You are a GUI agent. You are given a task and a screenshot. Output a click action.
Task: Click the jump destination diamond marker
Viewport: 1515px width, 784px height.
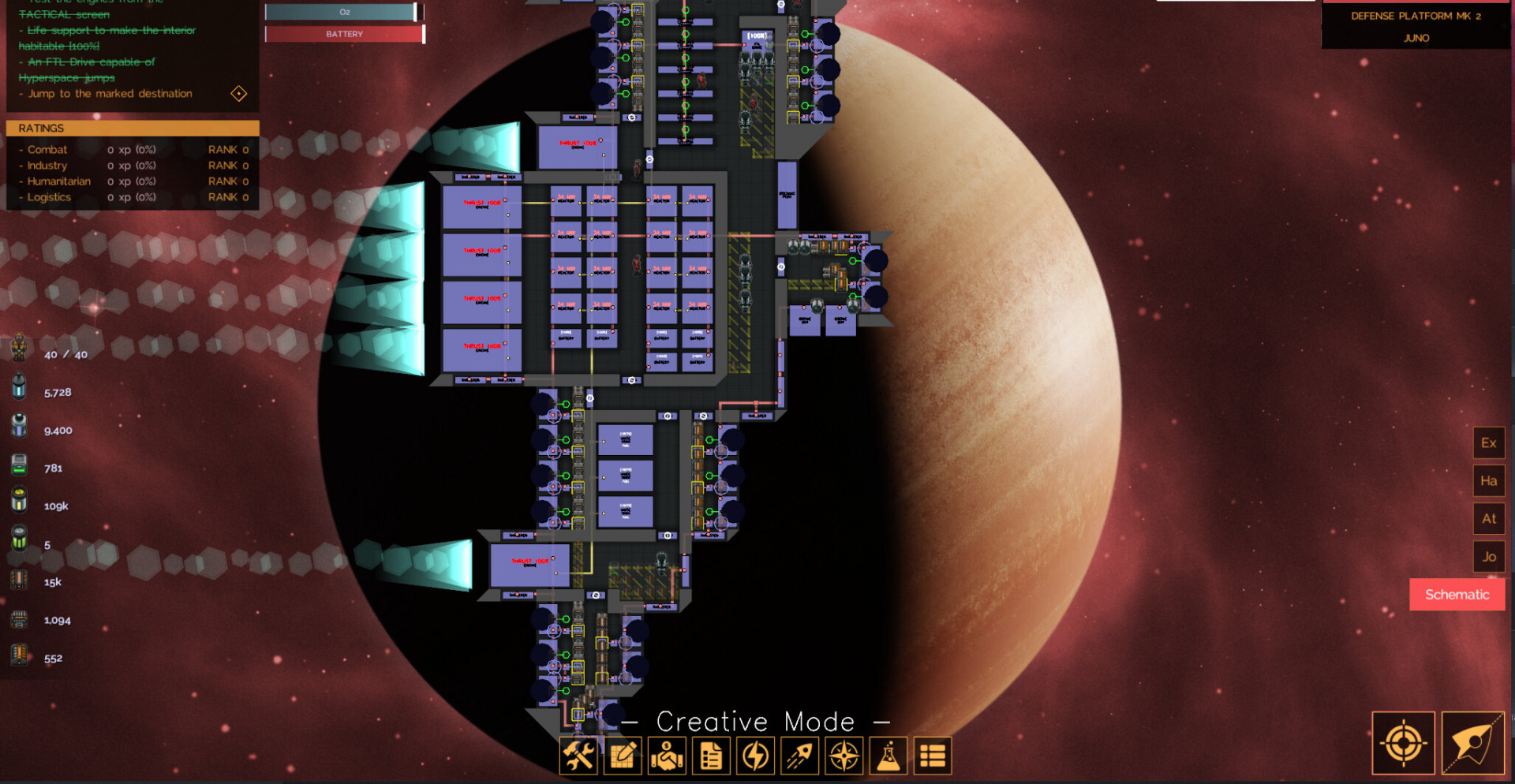coord(239,94)
